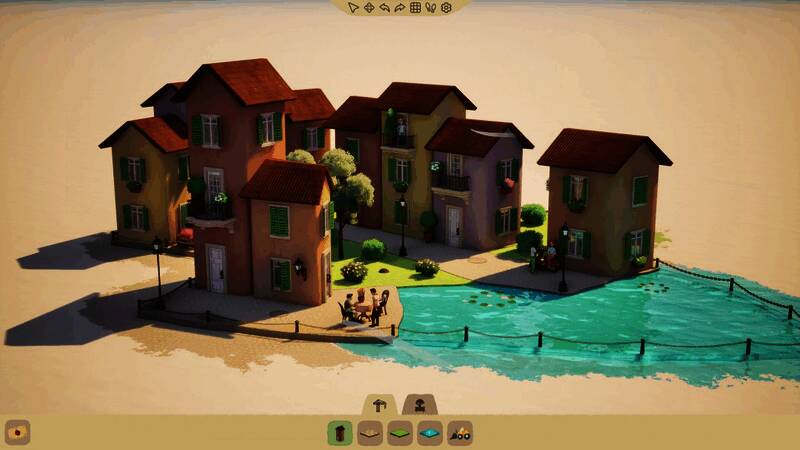The height and width of the screenshot is (450, 800).
Task: Toggle the grid overlay
Action: [416, 8]
